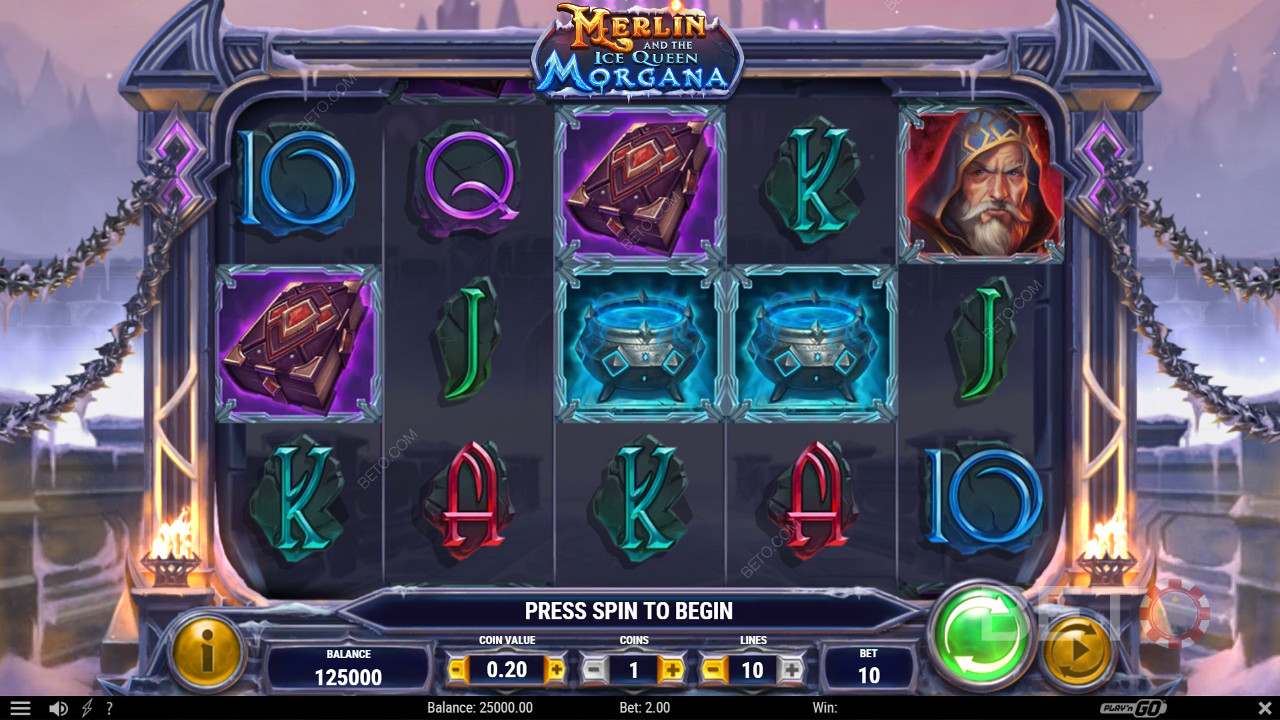This screenshot has width=1280, height=720.
Task: Start autoplay with the gold play button
Action: point(1078,651)
